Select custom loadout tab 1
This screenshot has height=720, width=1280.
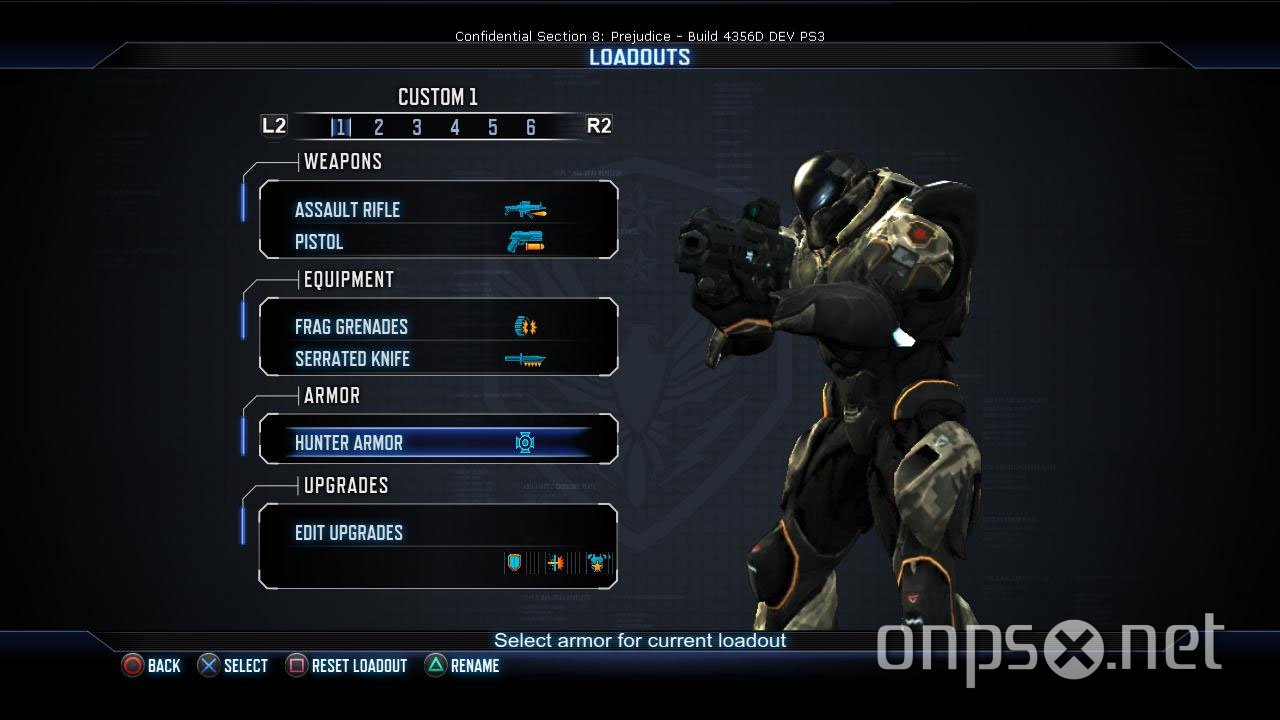(341, 127)
